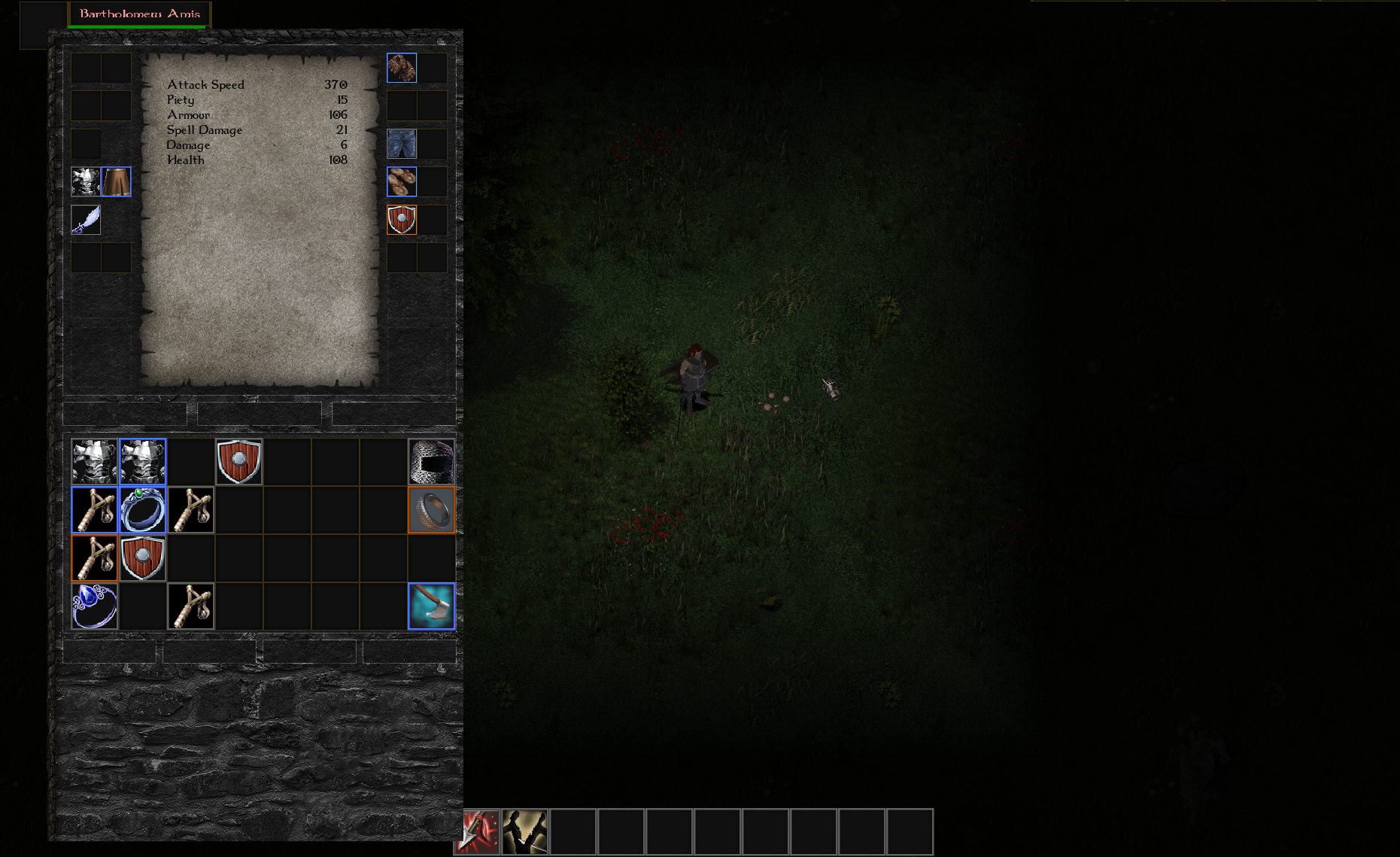
Task: Select the equipped curved blue sword
Action: coord(85,220)
